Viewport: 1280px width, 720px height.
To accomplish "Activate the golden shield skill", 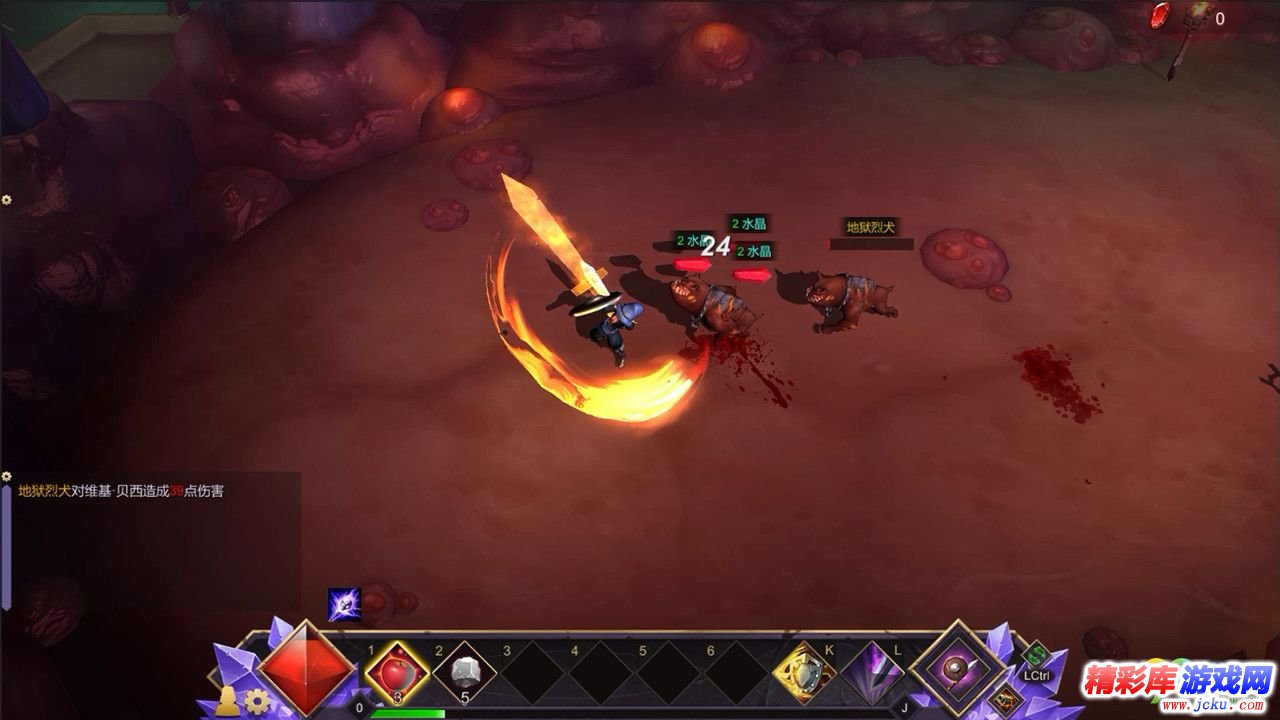I will click(803, 673).
